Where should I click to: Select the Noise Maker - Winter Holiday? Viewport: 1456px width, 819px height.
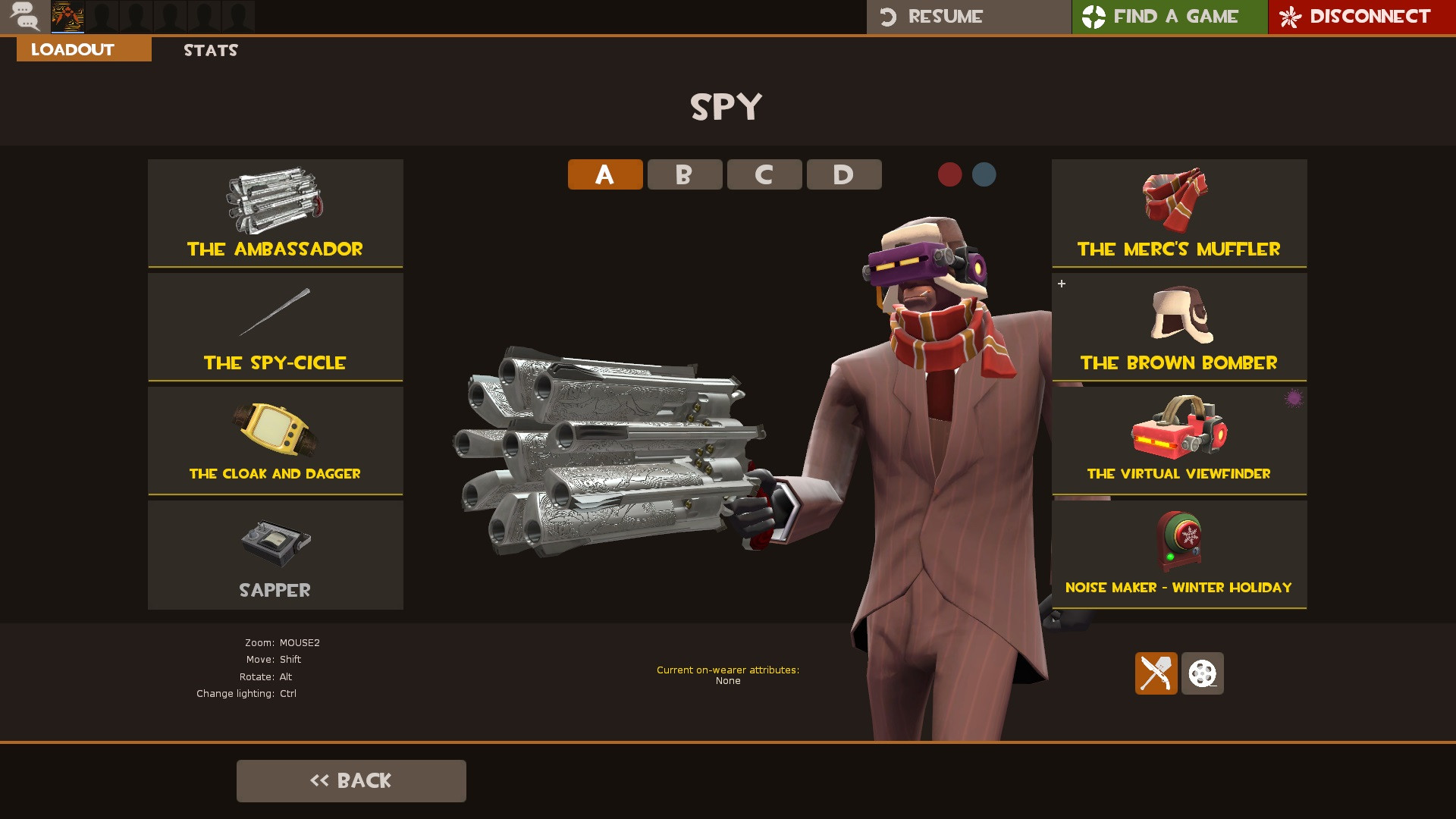coord(1180,554)
